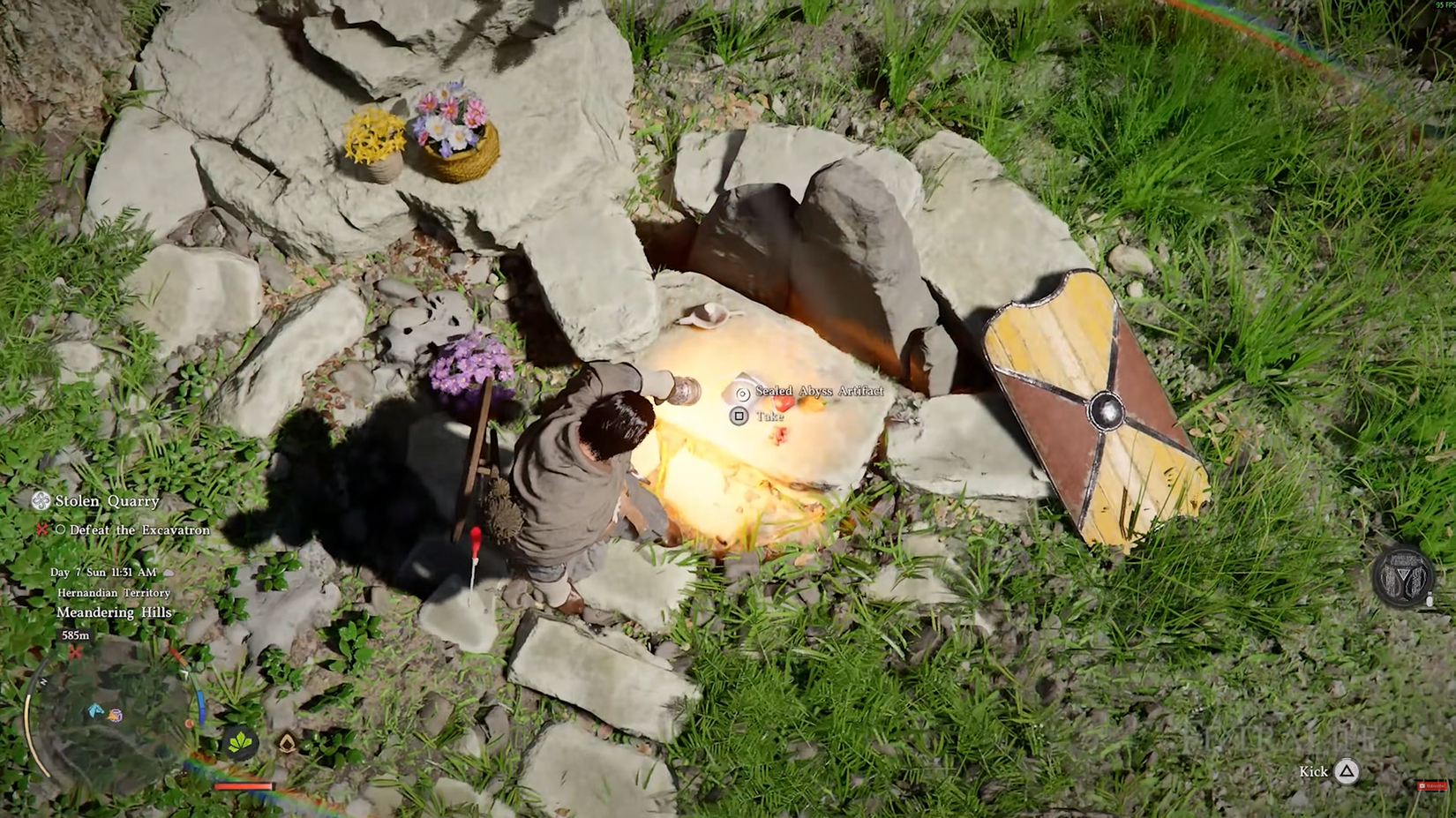Image resolution: width=1456 pixels, height=818 pixels.
Task: Select the horse marker on the minimap
Action: point(95,711)
